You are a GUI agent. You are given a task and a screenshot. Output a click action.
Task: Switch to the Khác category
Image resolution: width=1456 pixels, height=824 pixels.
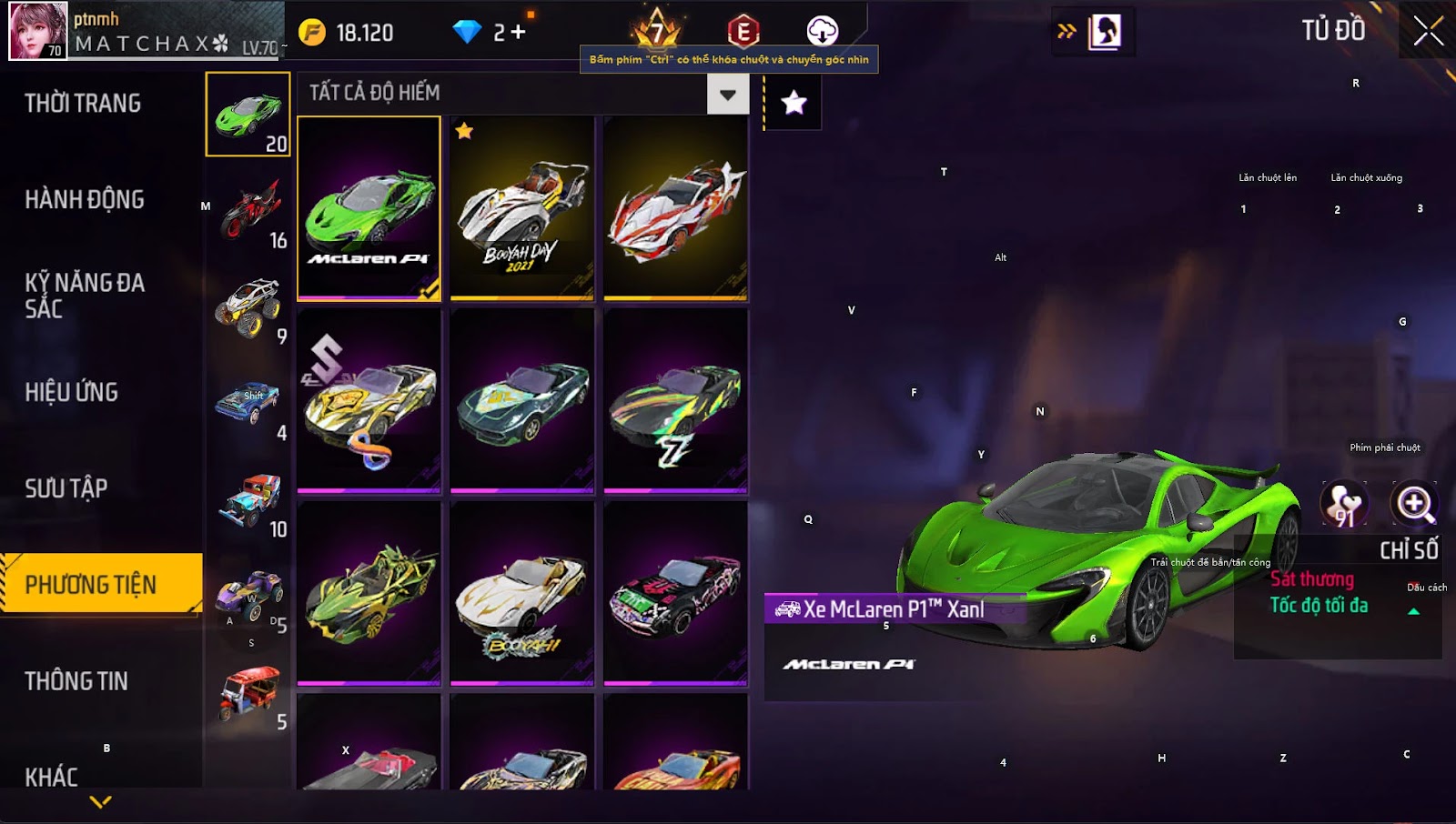coord(52,777)
